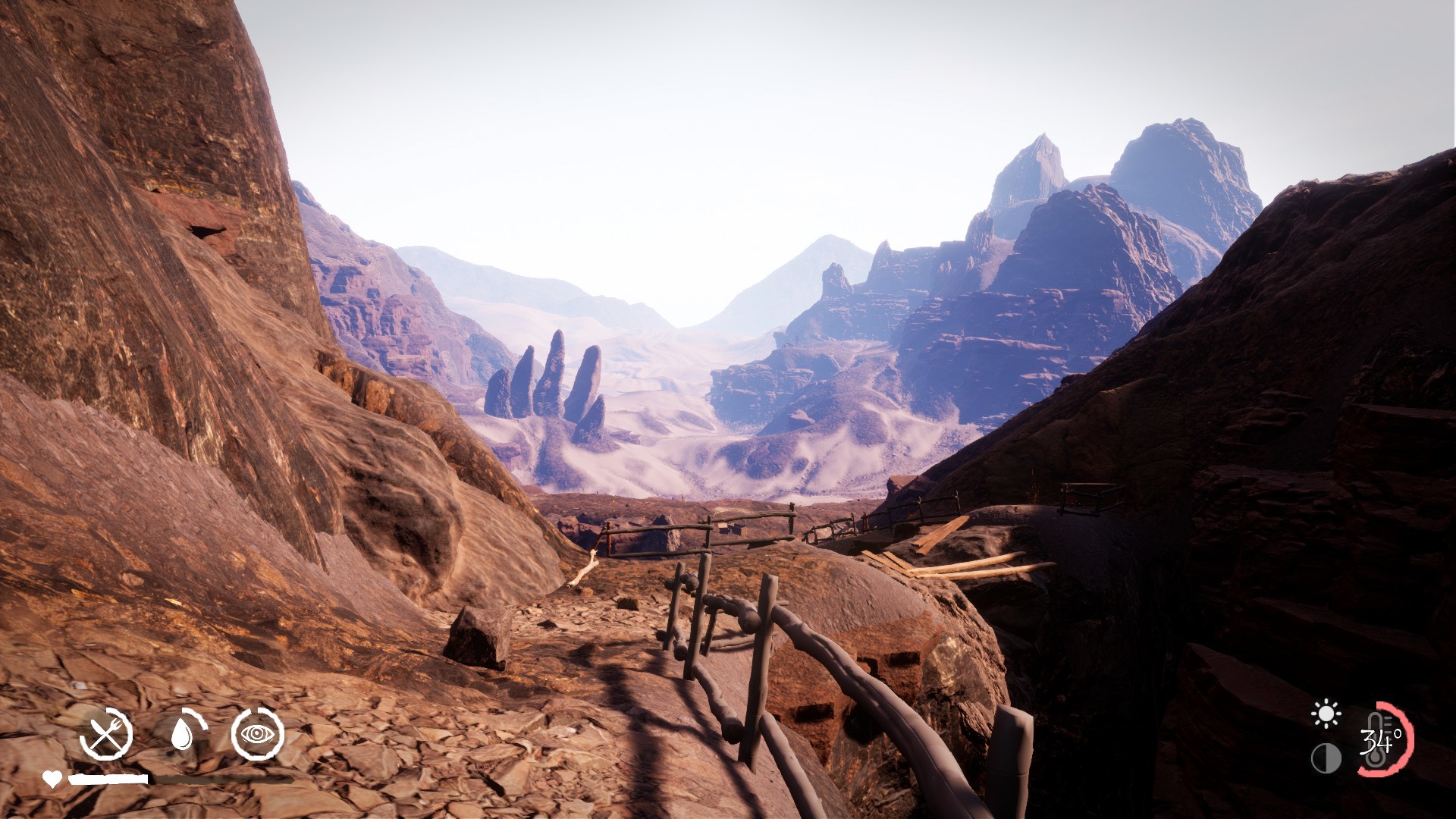Toggle the sun daytime indicator
Image resolution: width=1456 pixels, height=819 pixels.
pyautogui.click(x=1326, y=711)
